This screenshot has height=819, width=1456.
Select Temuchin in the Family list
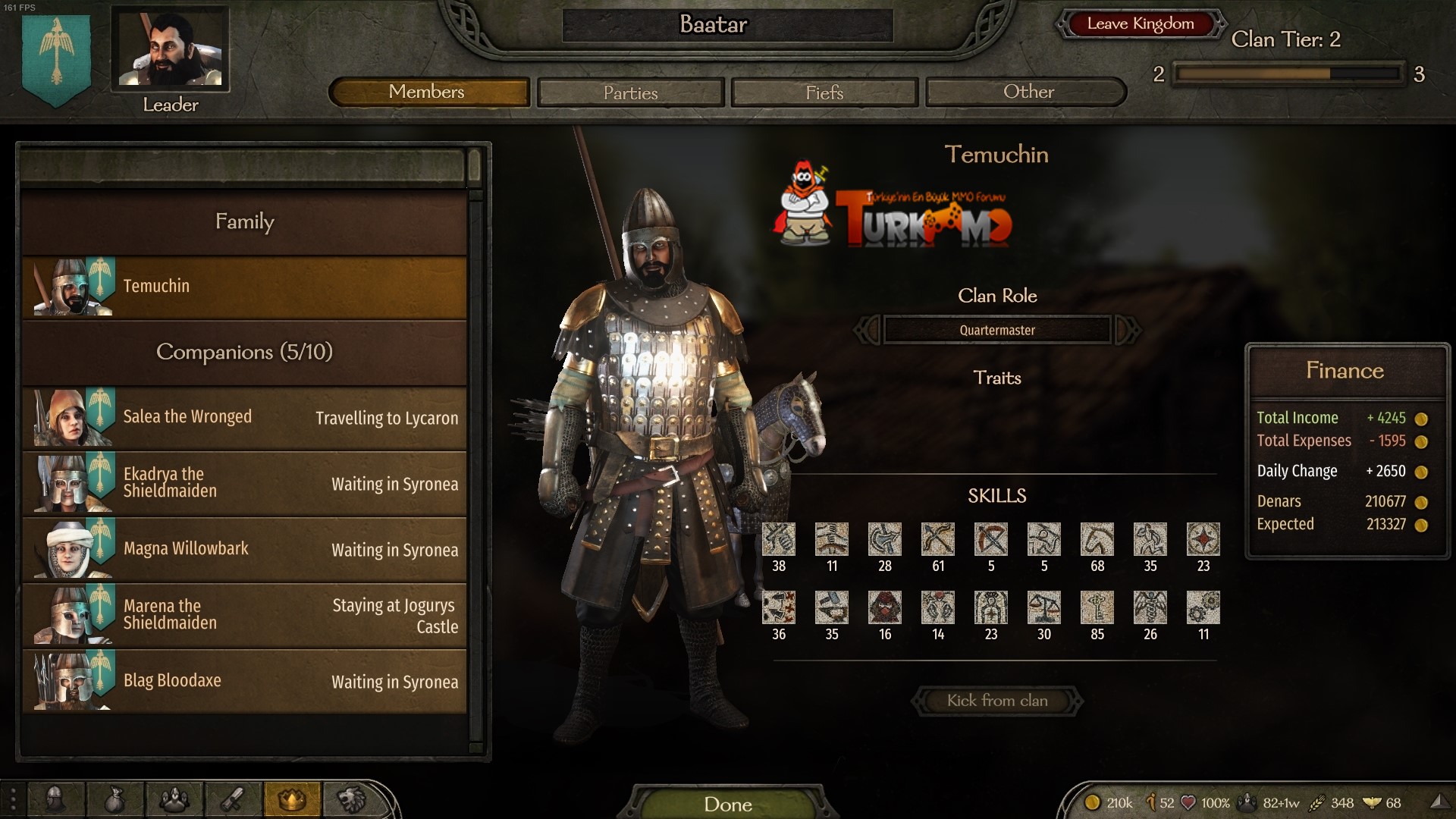point(244,287)
